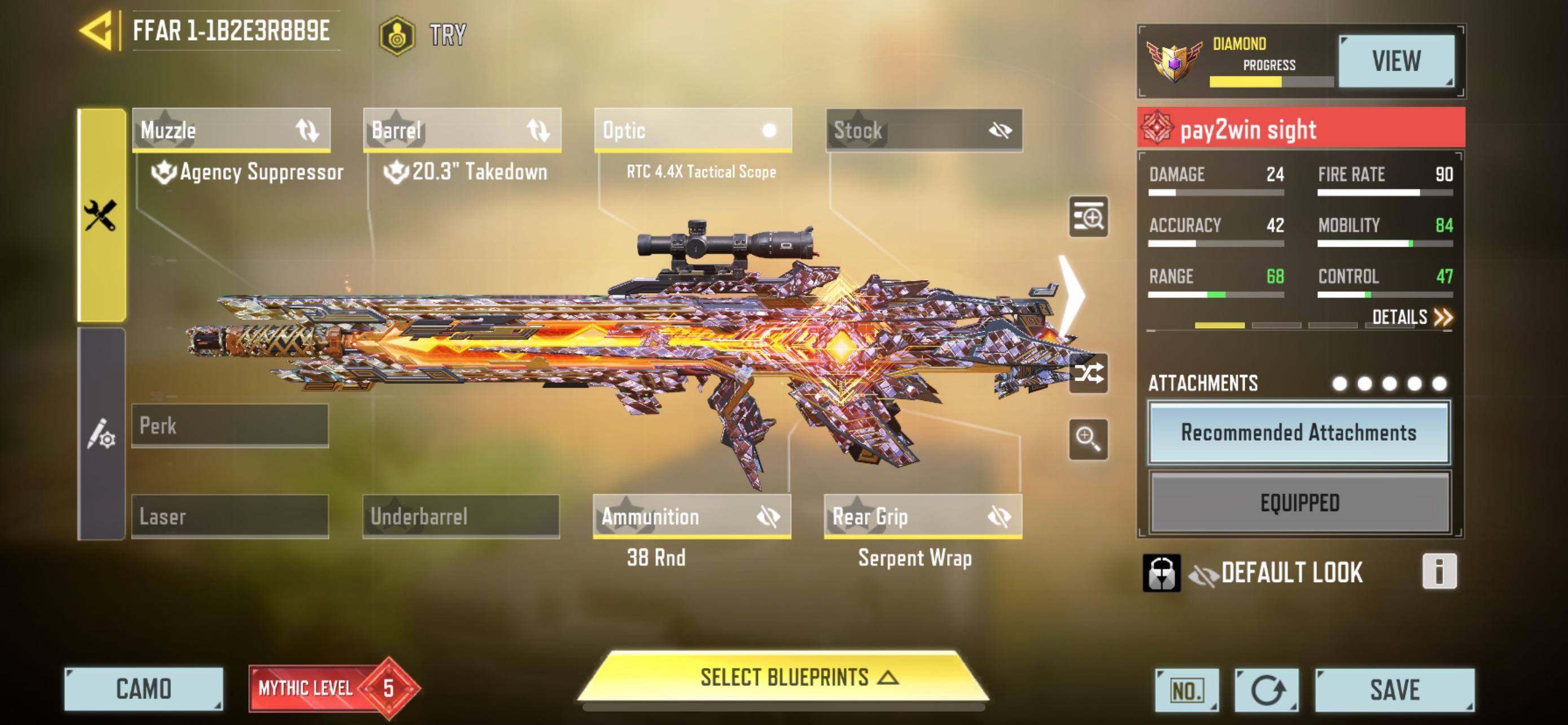This screenshot has width=1568, height=725.
Task: Open the Stock attachment slot
Action: 924,130
